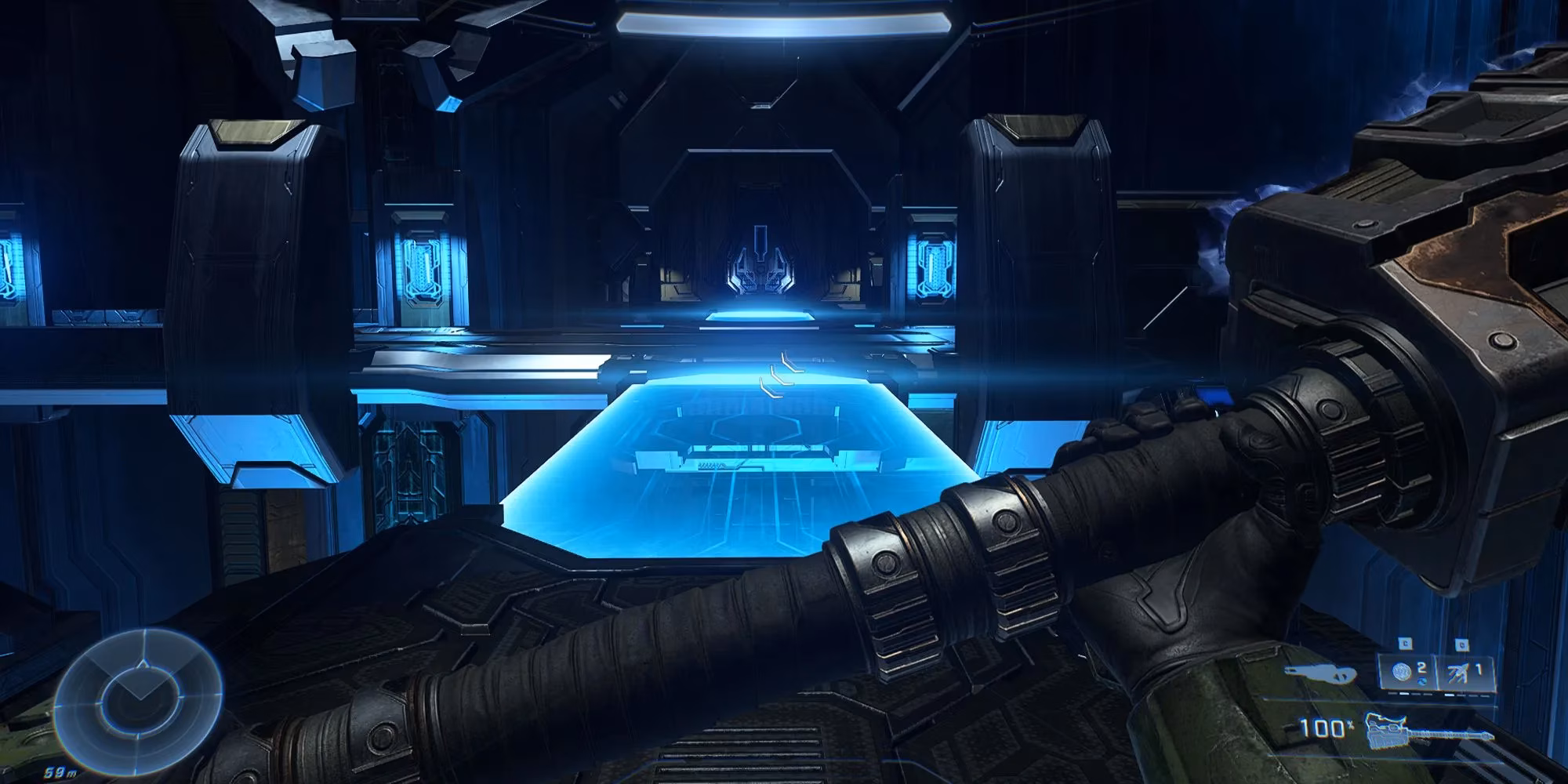This screenshot has height=784, width=1568.
Task: Click the small blue grenade sub-icon
Action: tap(1422, 681)
